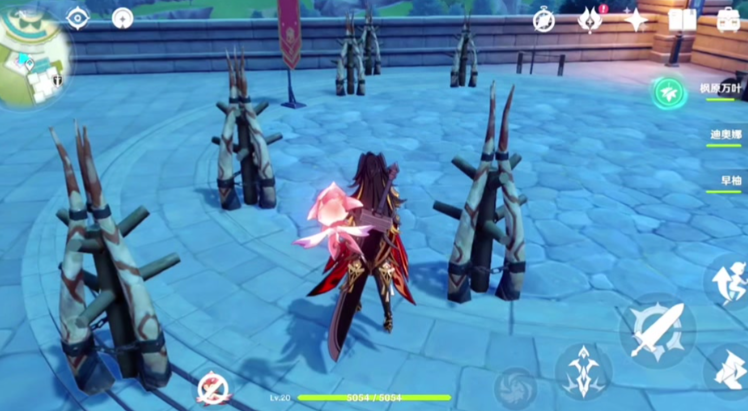Tap the red crossed-out circle icon
Screen dimensions: 748x411
[213, 388]
